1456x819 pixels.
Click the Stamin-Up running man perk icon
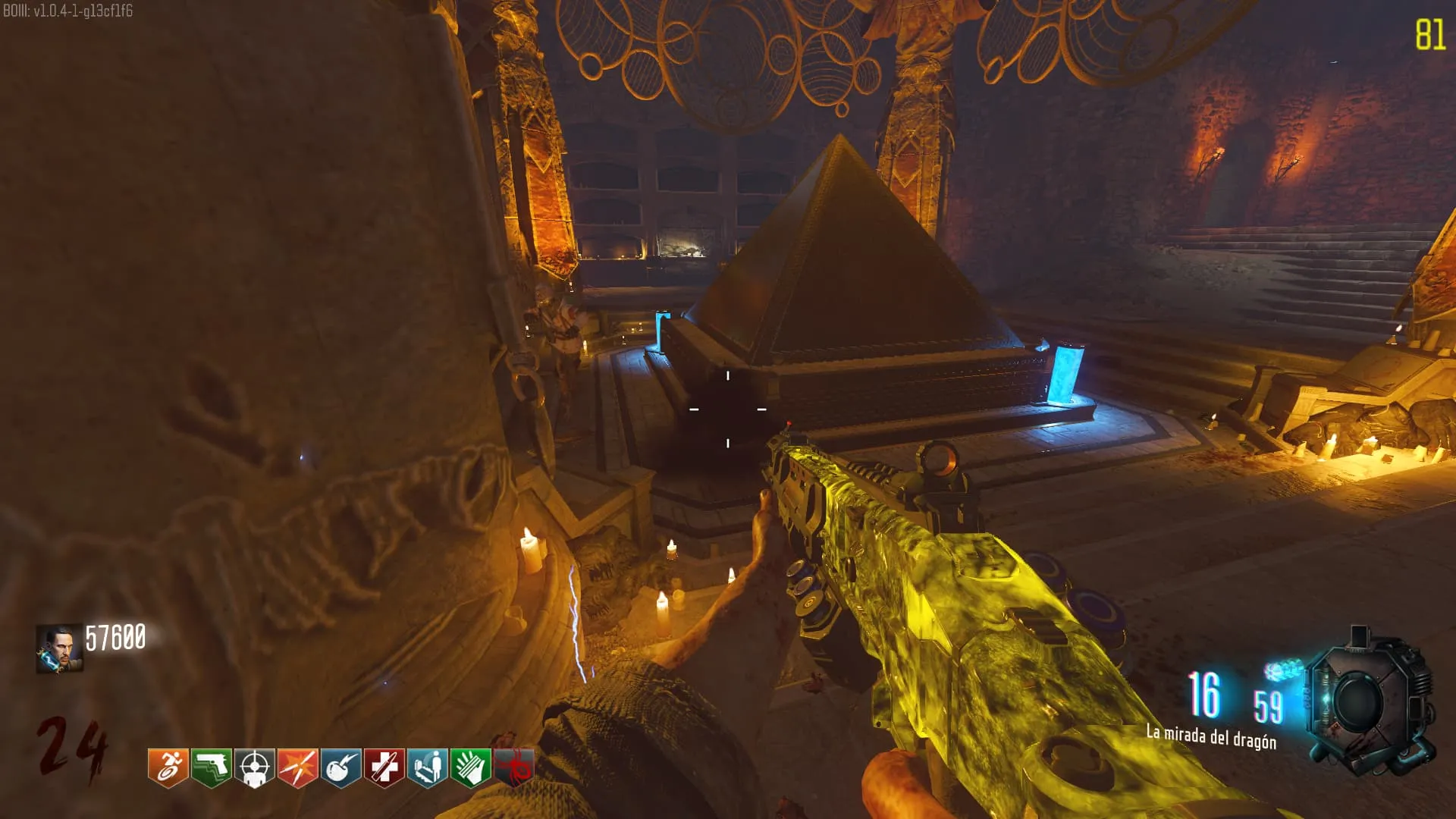(x=168, y=767)
